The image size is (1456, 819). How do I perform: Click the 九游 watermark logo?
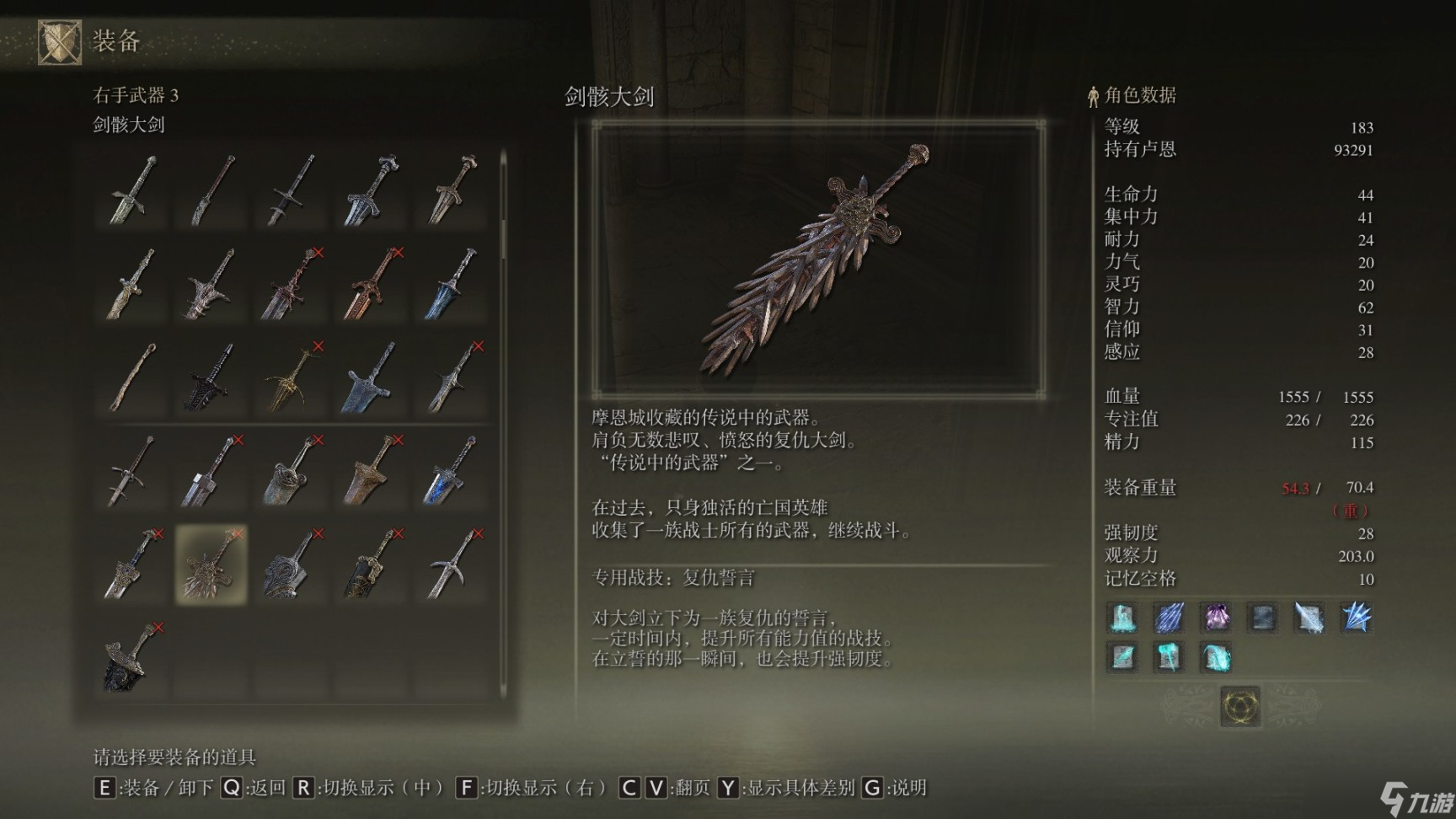pyautogui.click(x=1415, y=797)
